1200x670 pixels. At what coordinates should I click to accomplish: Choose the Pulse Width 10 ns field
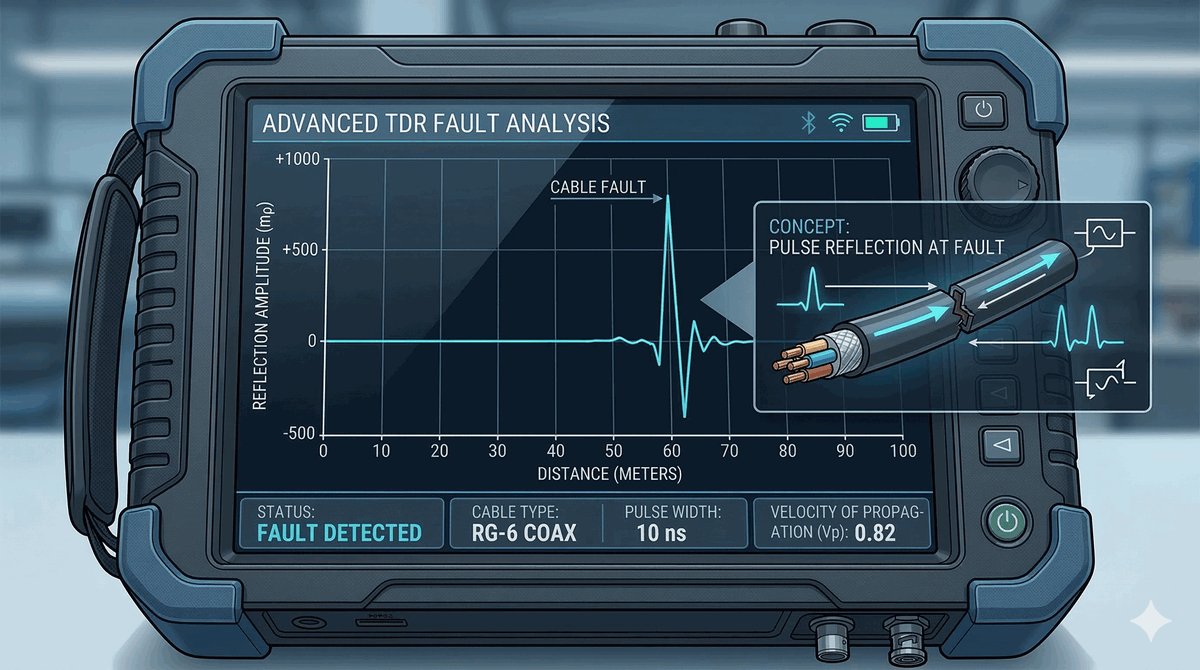[x=675, y=522]
